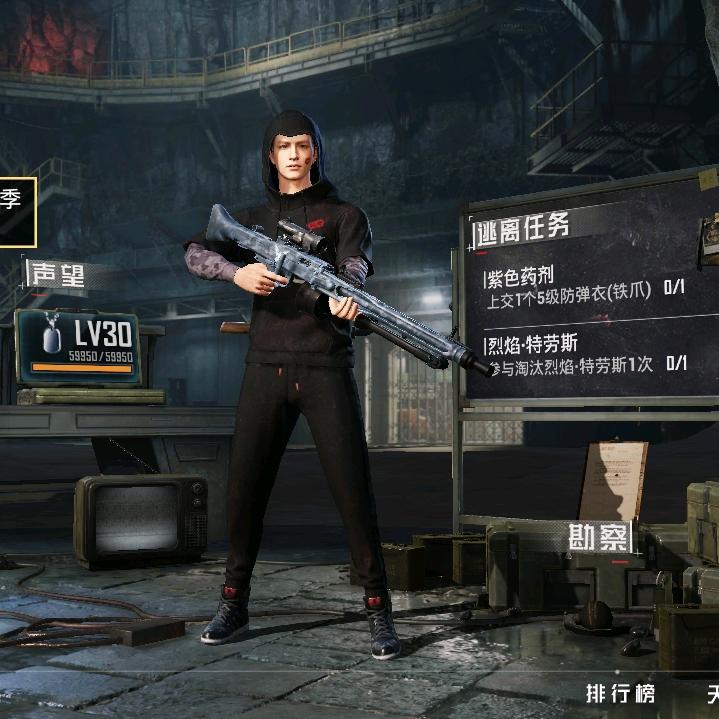This screenshot has height=719, width=719.
Task: Click the LV30 reputation level panel
Action: click(78, 347)
